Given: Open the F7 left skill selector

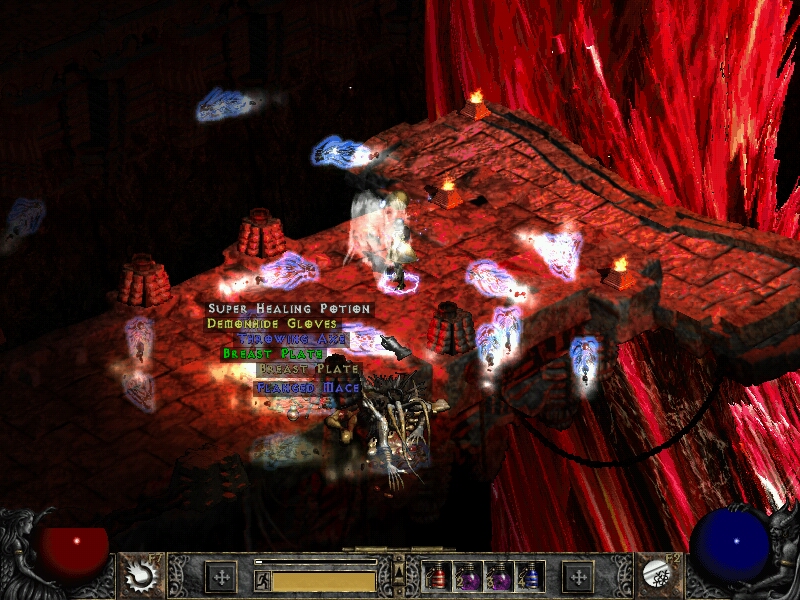Looking at the screenshot, I should pyautogui.click(x=138, y=575).
